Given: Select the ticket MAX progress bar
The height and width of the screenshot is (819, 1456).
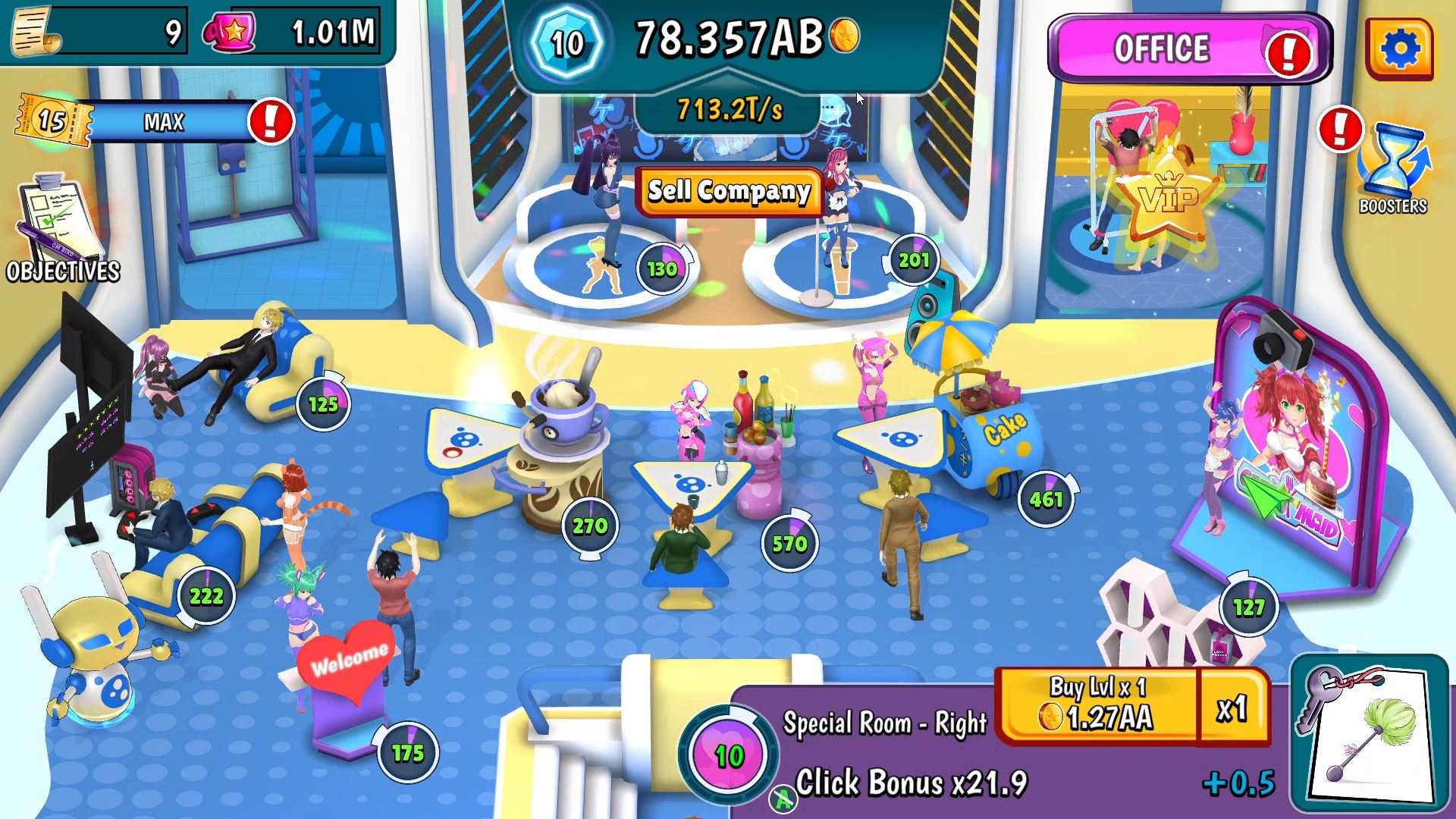Looking at the screenshot, I should (x=164, y=121).
